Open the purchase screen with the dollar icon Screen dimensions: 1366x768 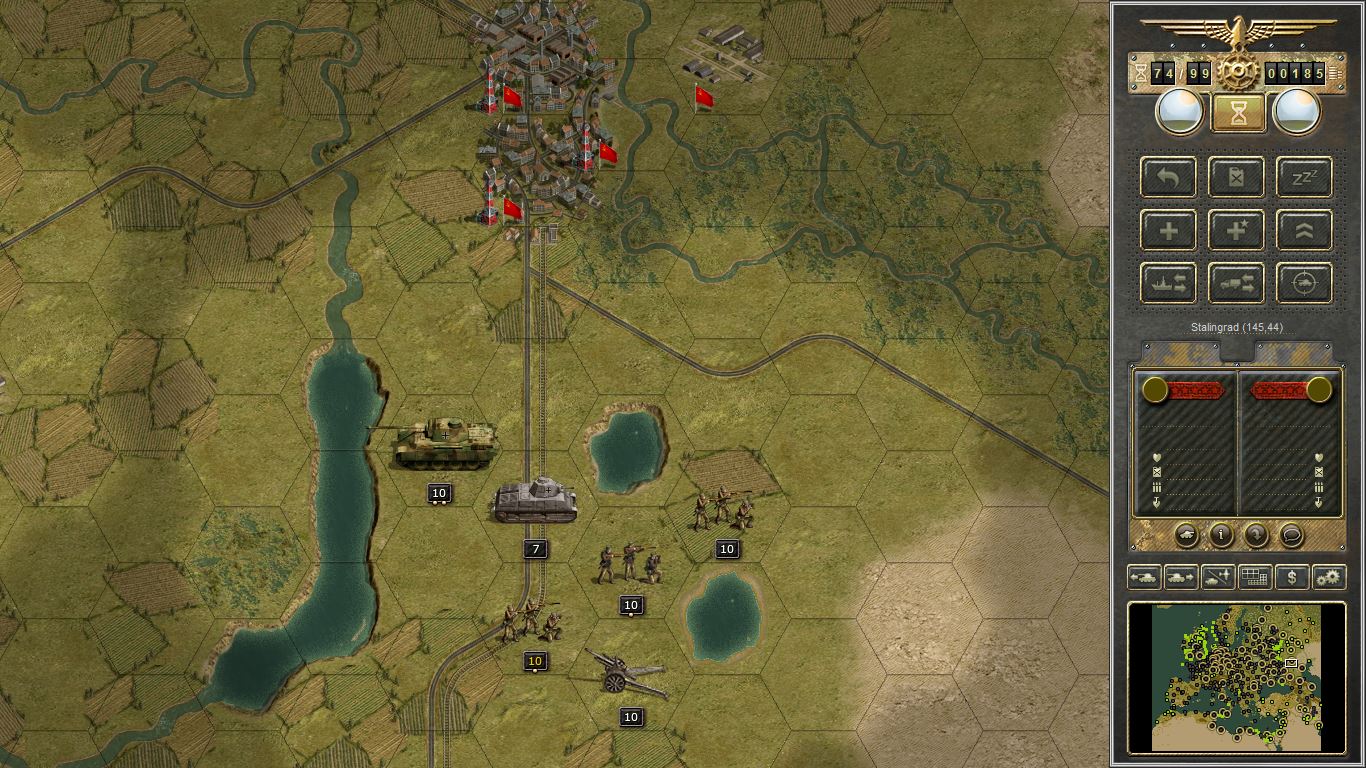coord(1292,577)
